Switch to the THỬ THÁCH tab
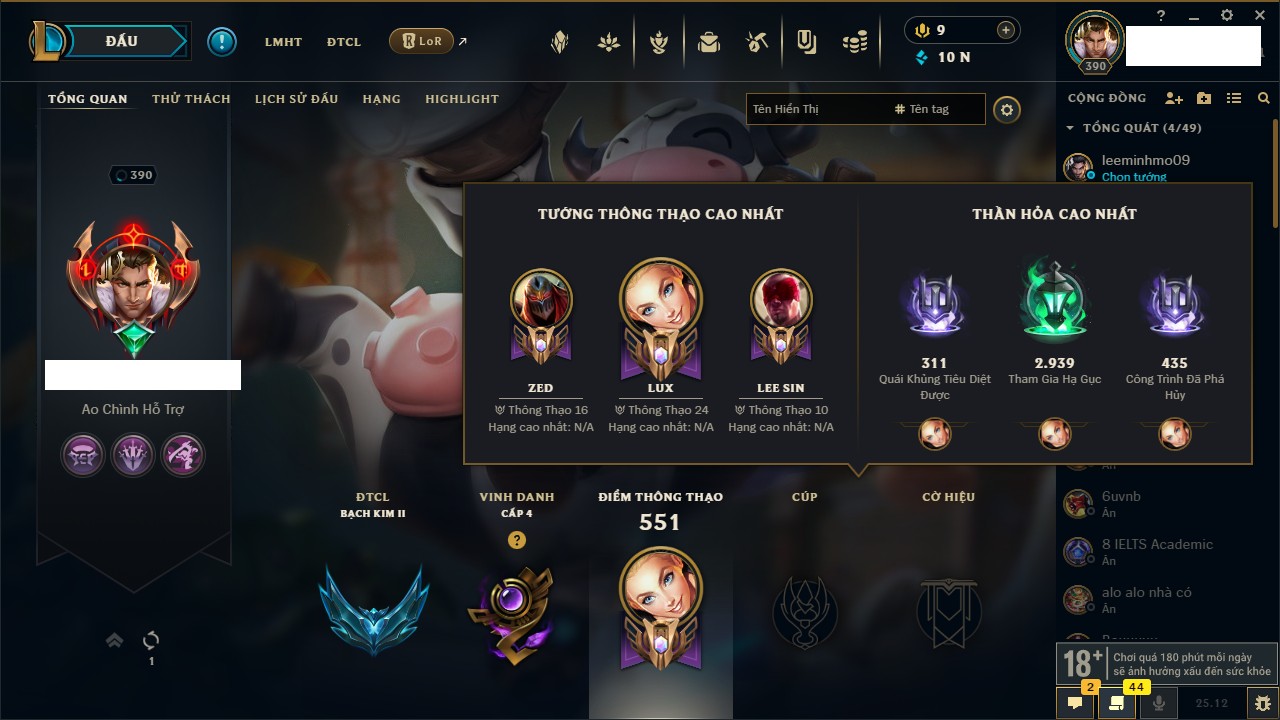This screenshot has height=720, width=1280. pyautogui.click(x=191, y=99)
